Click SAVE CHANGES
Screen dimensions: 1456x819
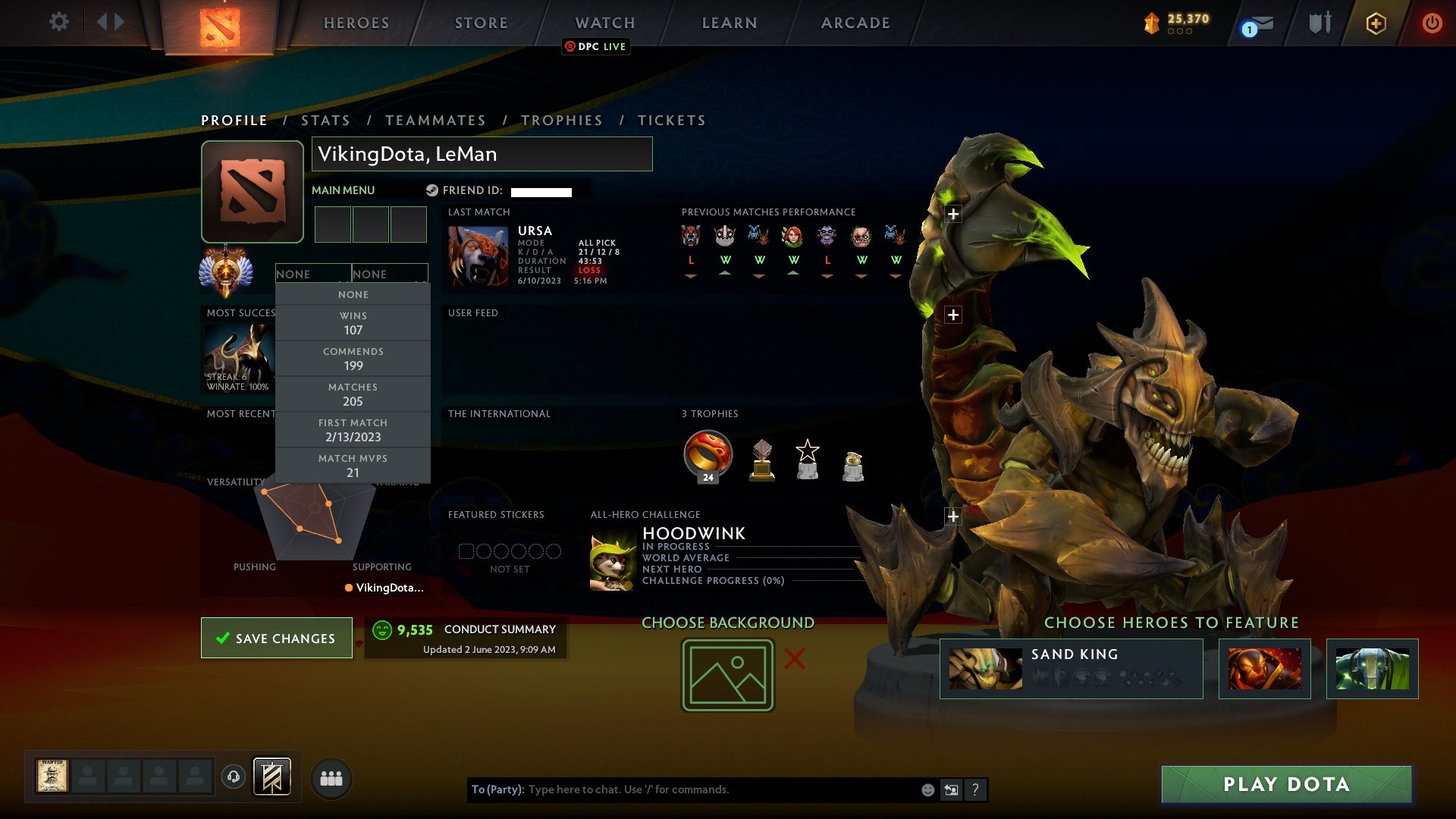click(x=276, y=638)
